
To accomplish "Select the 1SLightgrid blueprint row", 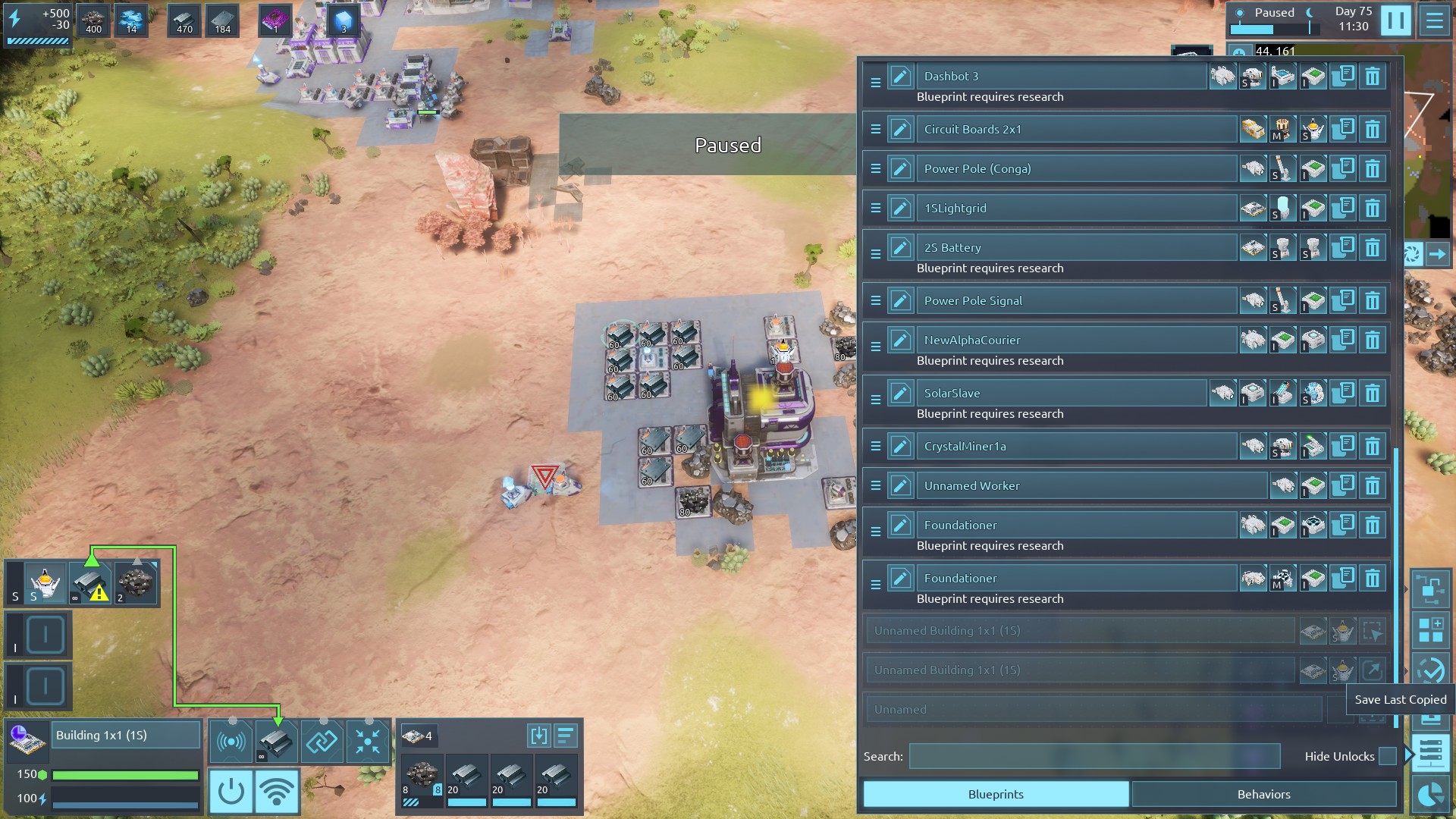I will pyautogui.click(x=1077, y=209).
